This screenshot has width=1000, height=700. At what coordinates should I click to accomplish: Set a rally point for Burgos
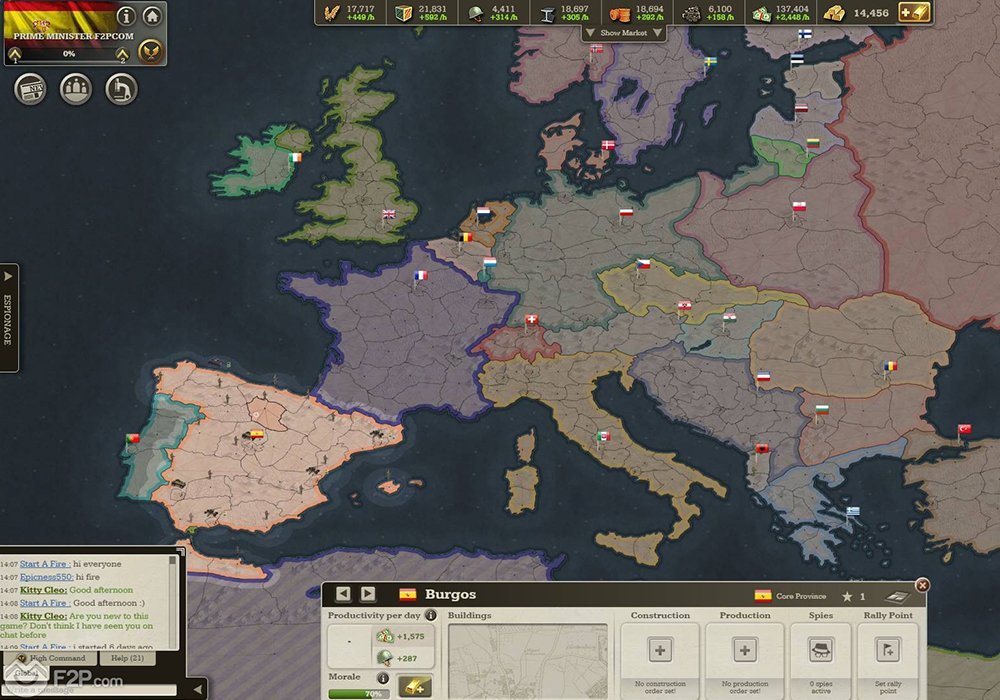pos(888,650)
